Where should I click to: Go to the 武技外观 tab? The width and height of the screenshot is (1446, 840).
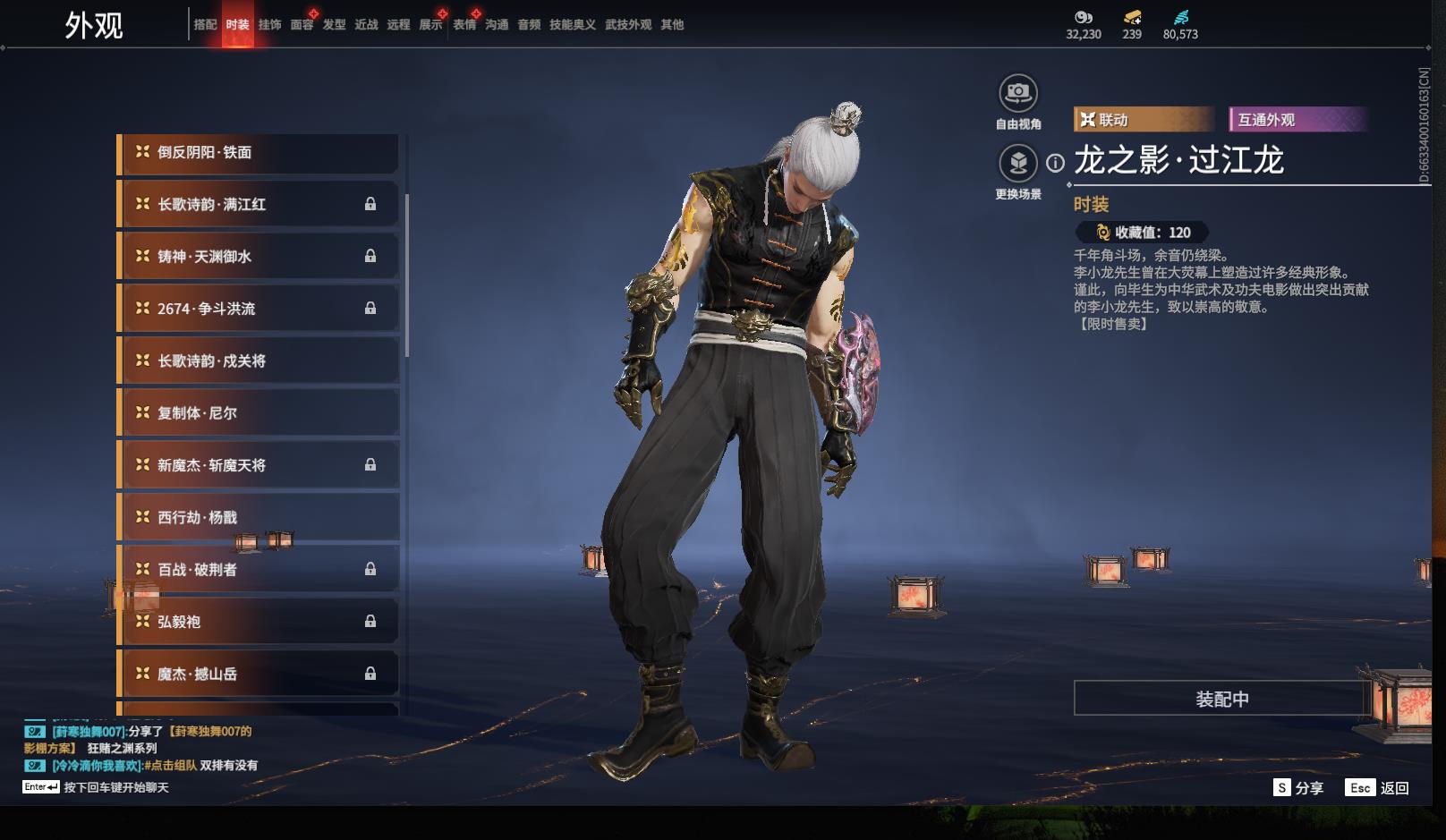click(628, 25)
